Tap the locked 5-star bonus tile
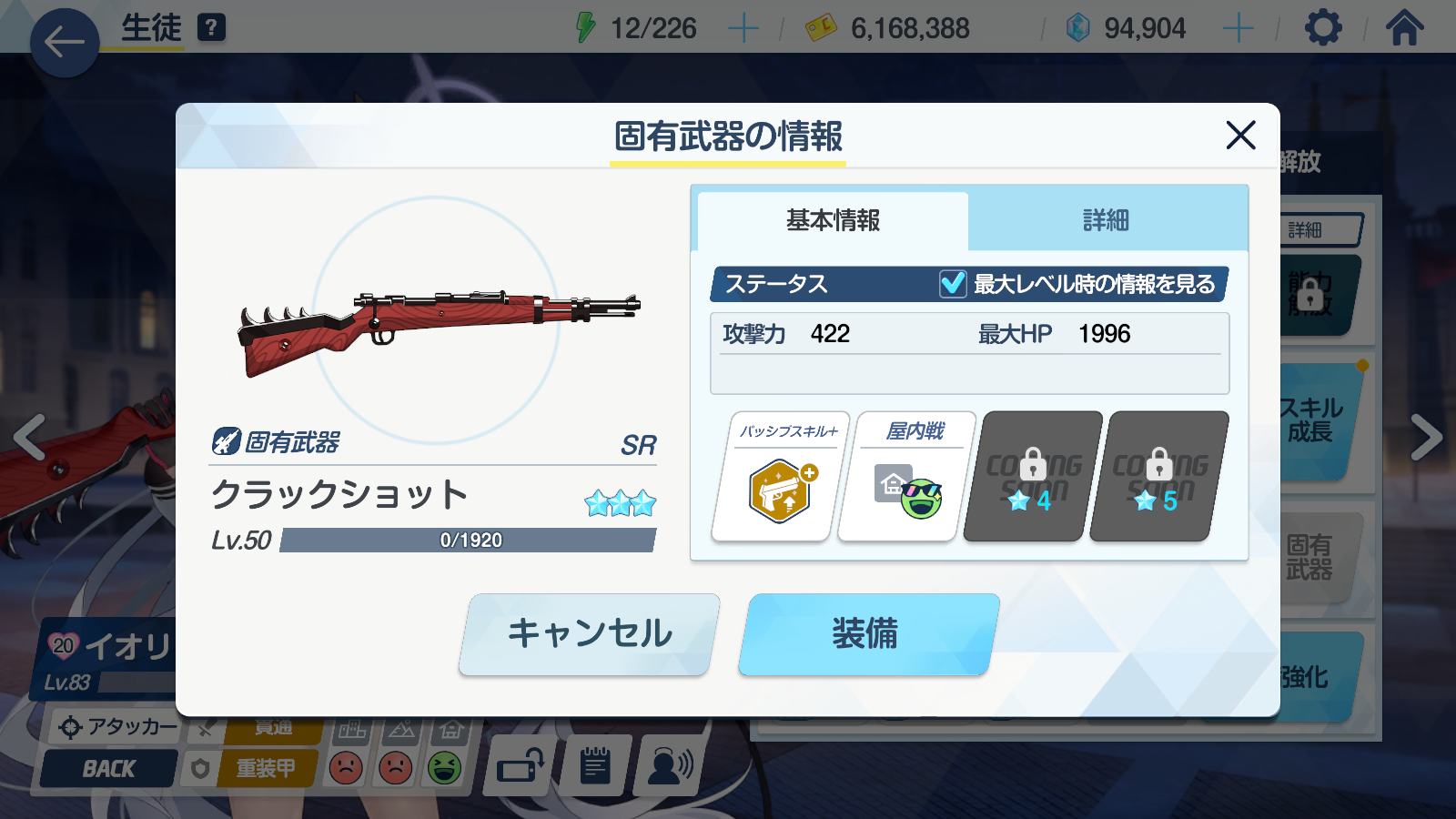The width and height of the screenshot is (1456, 819). click(x=1158, y=478)
